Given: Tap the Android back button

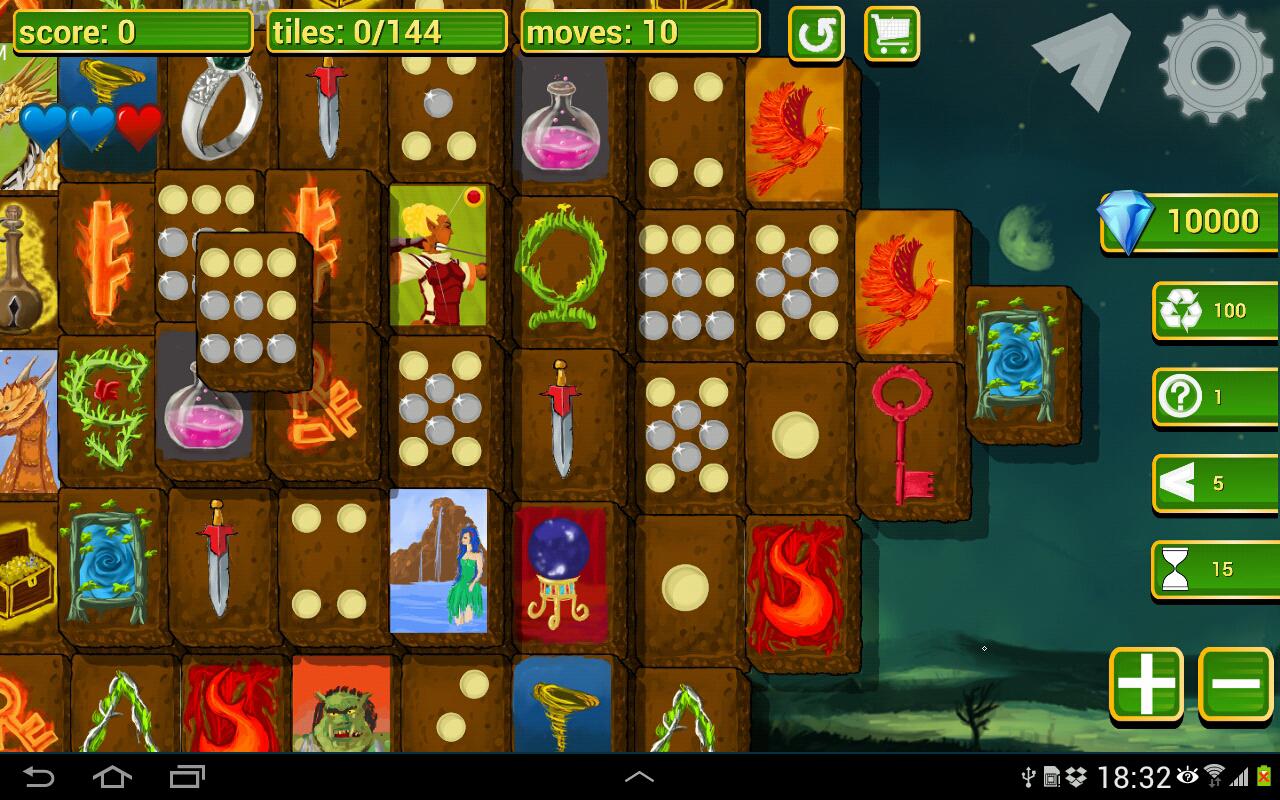Looking at the screenshot, I should [x=39, y=777].
